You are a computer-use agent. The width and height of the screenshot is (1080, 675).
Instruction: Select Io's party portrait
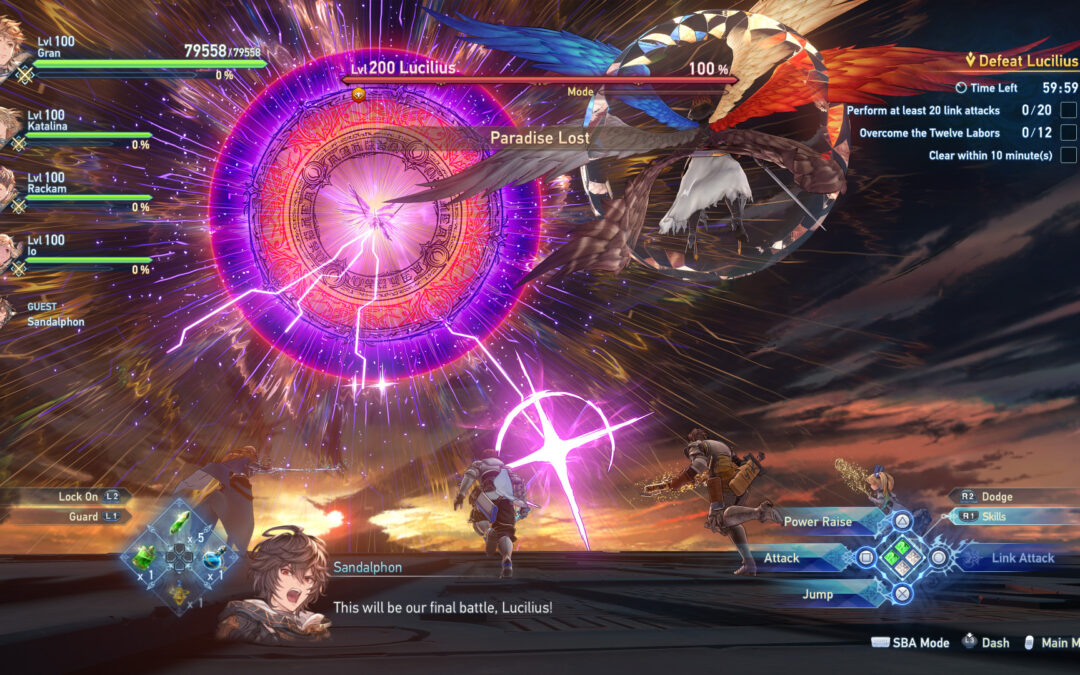pyautogui.click(x=10, y=252)
